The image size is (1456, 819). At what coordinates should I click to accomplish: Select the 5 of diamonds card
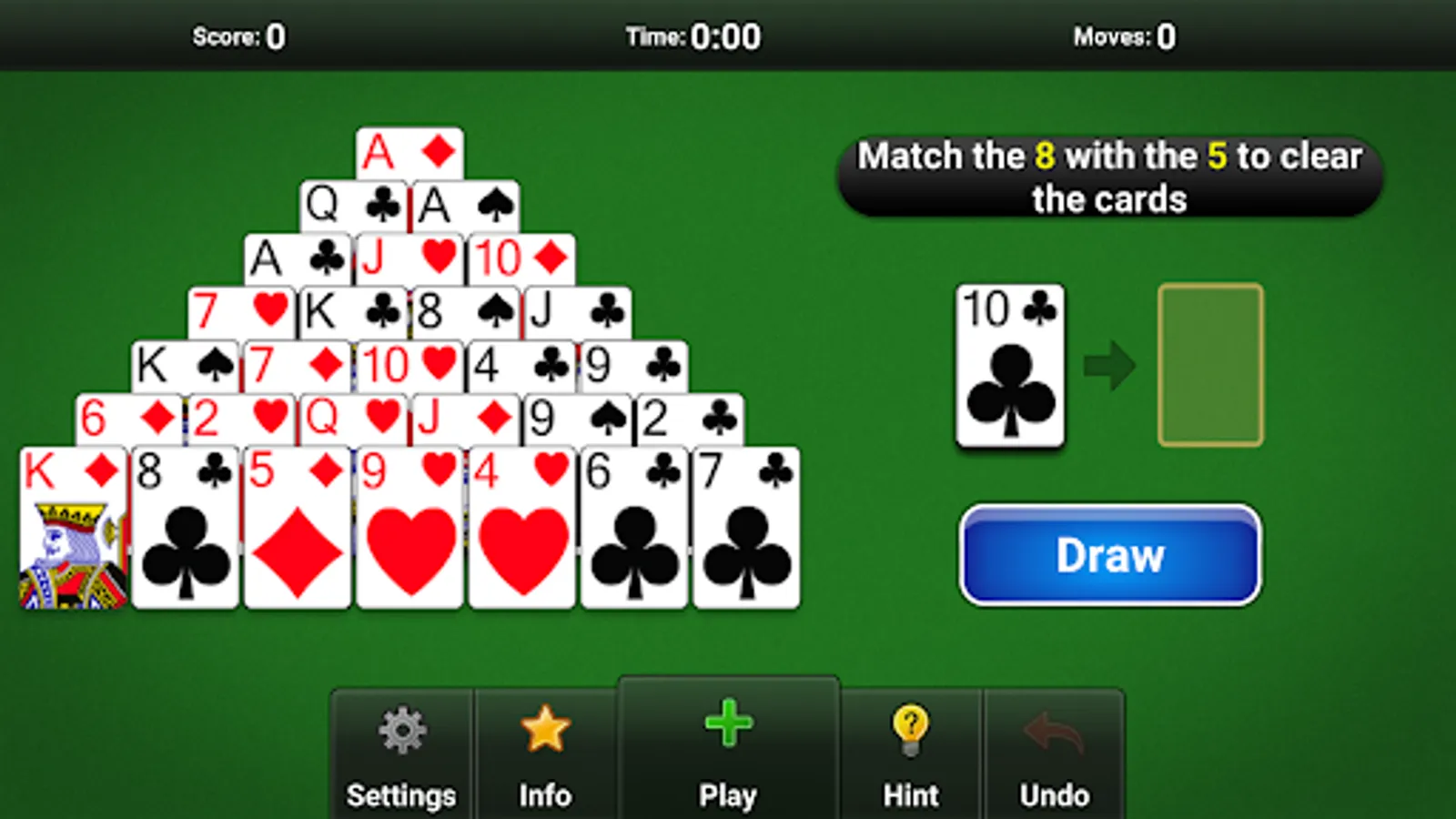tap(296, 528)
